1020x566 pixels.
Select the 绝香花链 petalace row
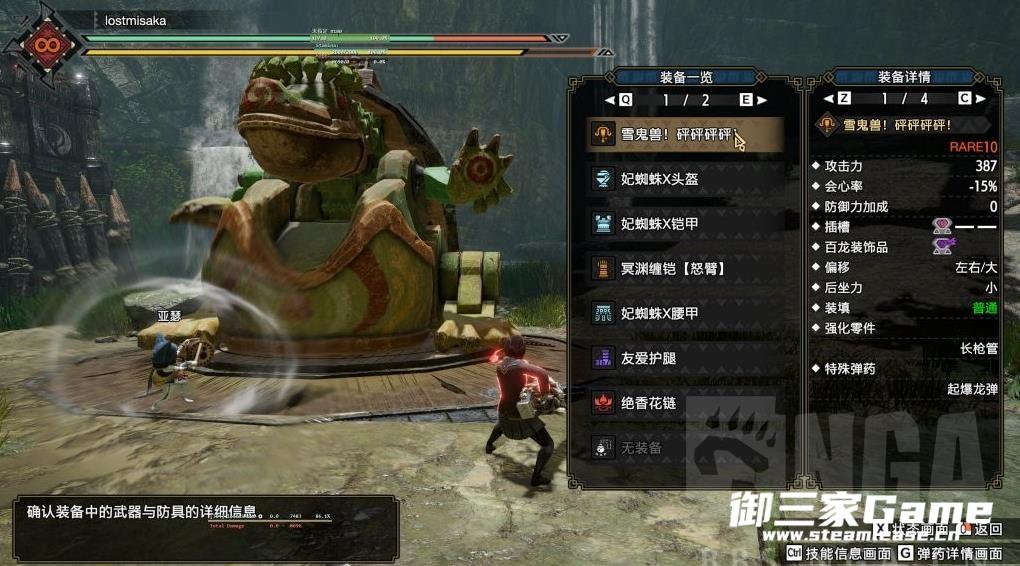[x=684, y=403]
